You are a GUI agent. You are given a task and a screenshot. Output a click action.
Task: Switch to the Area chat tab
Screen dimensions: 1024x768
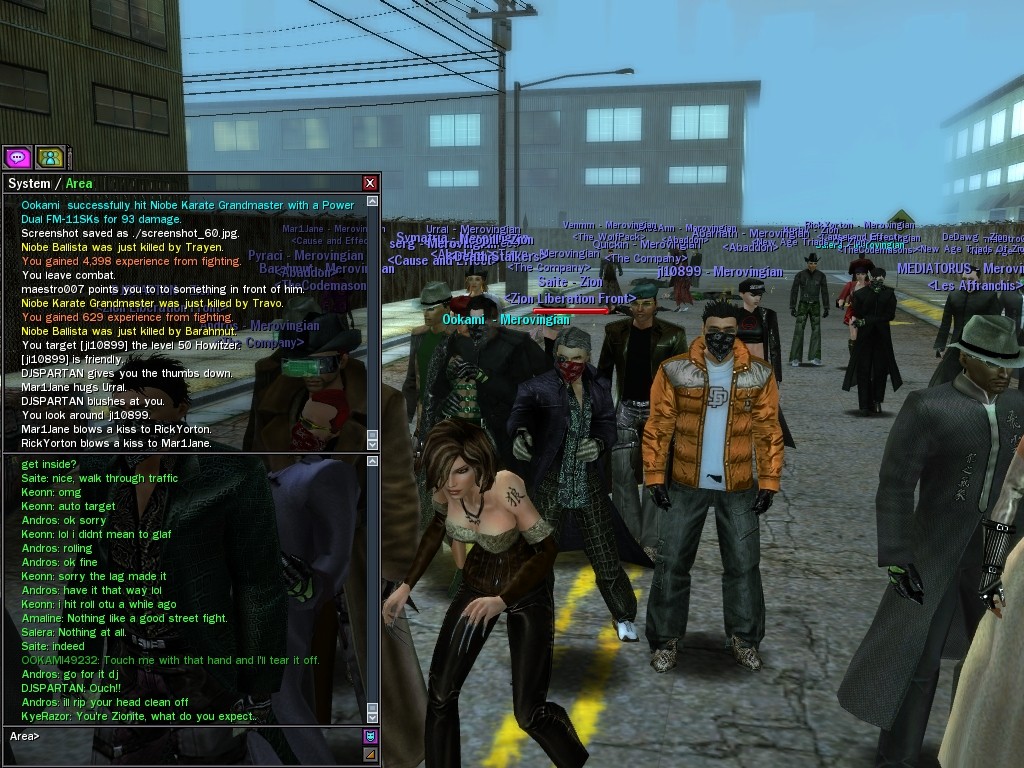tap(79, 184)
